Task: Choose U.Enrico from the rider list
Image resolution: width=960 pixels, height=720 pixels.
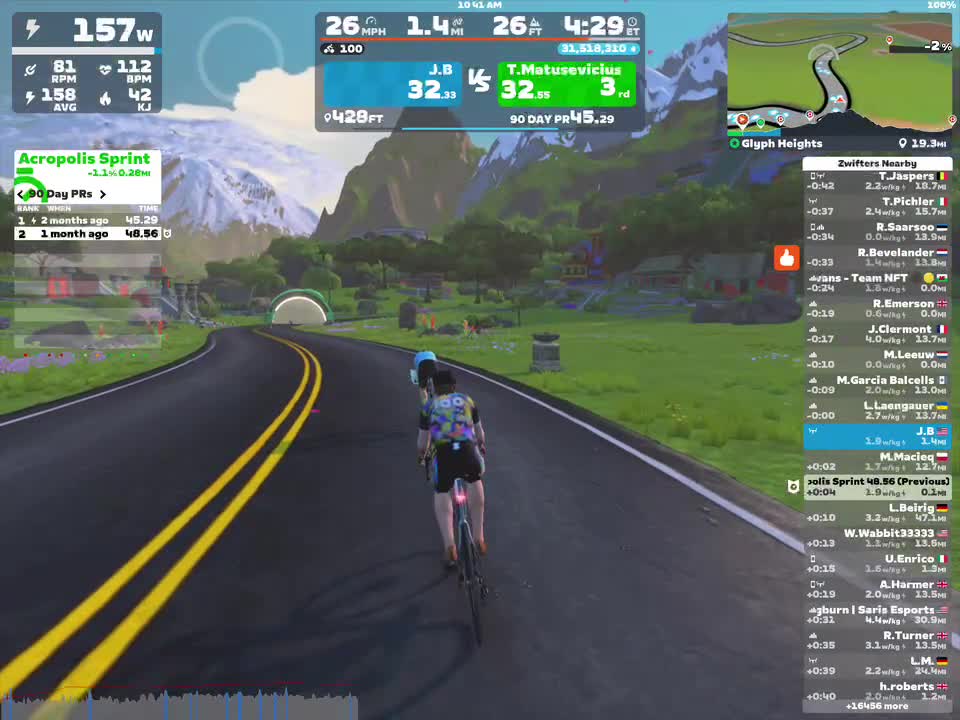Action: point(877,563)
